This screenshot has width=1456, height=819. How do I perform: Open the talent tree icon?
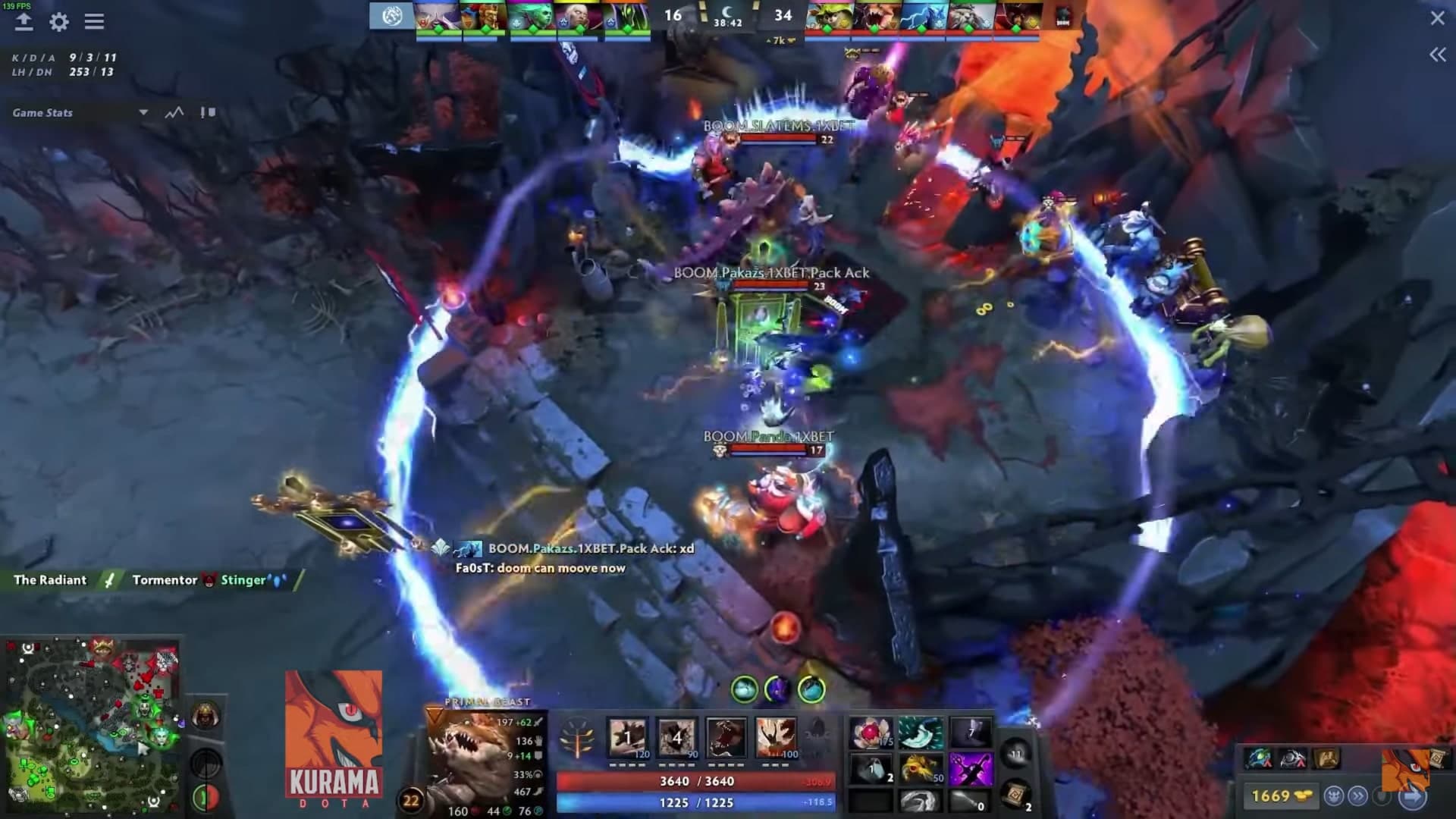pyautogui.click(x=576, y=738)
